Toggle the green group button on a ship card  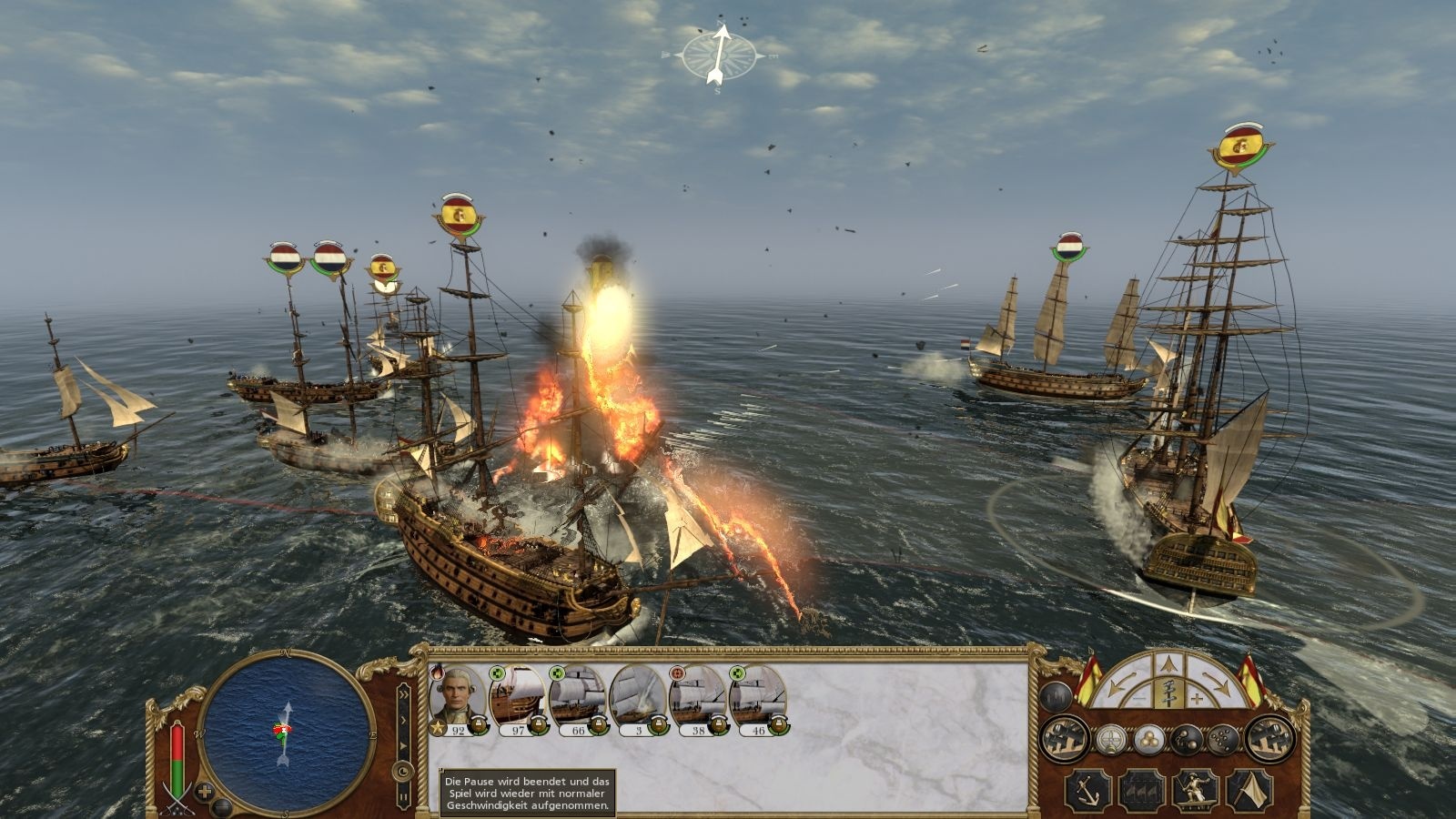coord(496,673)
